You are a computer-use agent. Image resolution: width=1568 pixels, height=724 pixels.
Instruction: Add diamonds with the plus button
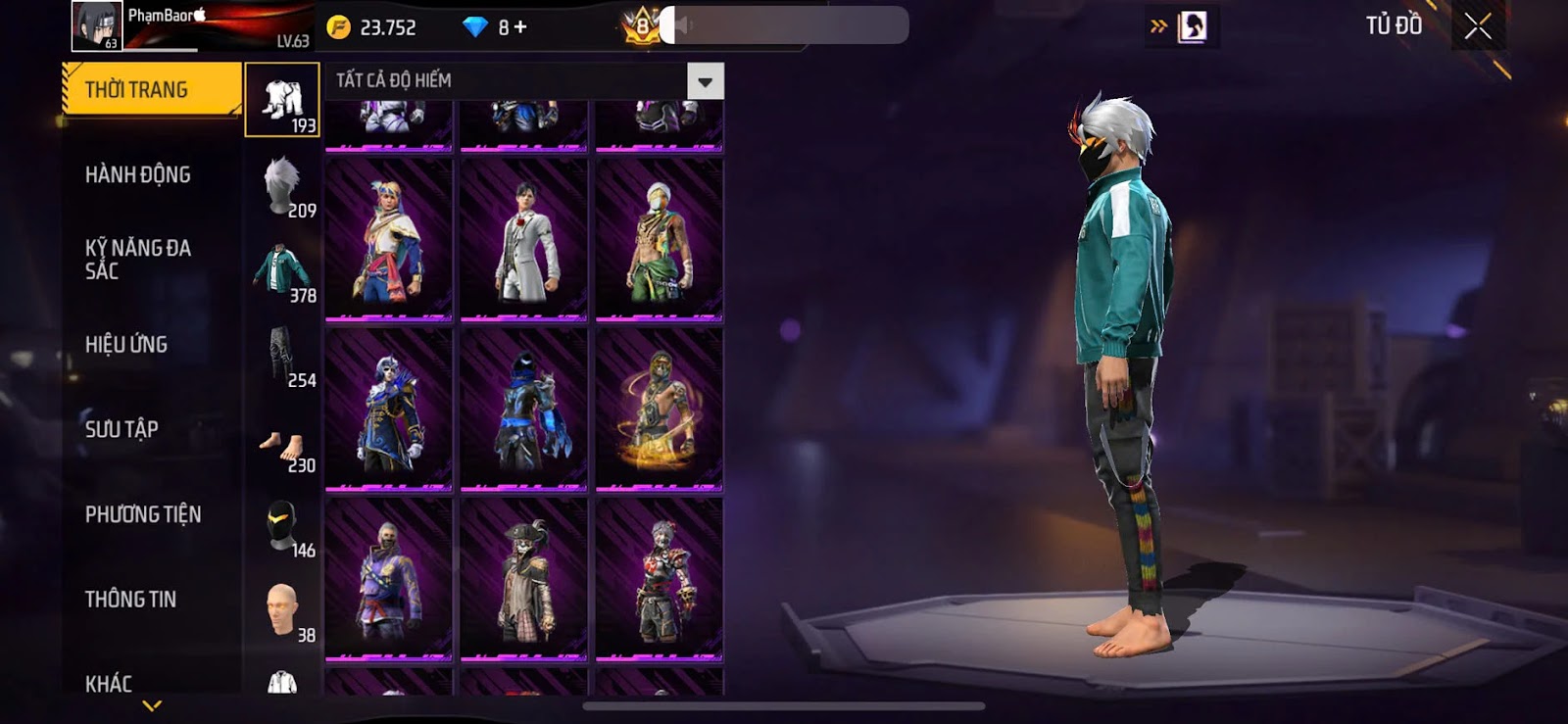pyautogui.click(x=520, y=27)
